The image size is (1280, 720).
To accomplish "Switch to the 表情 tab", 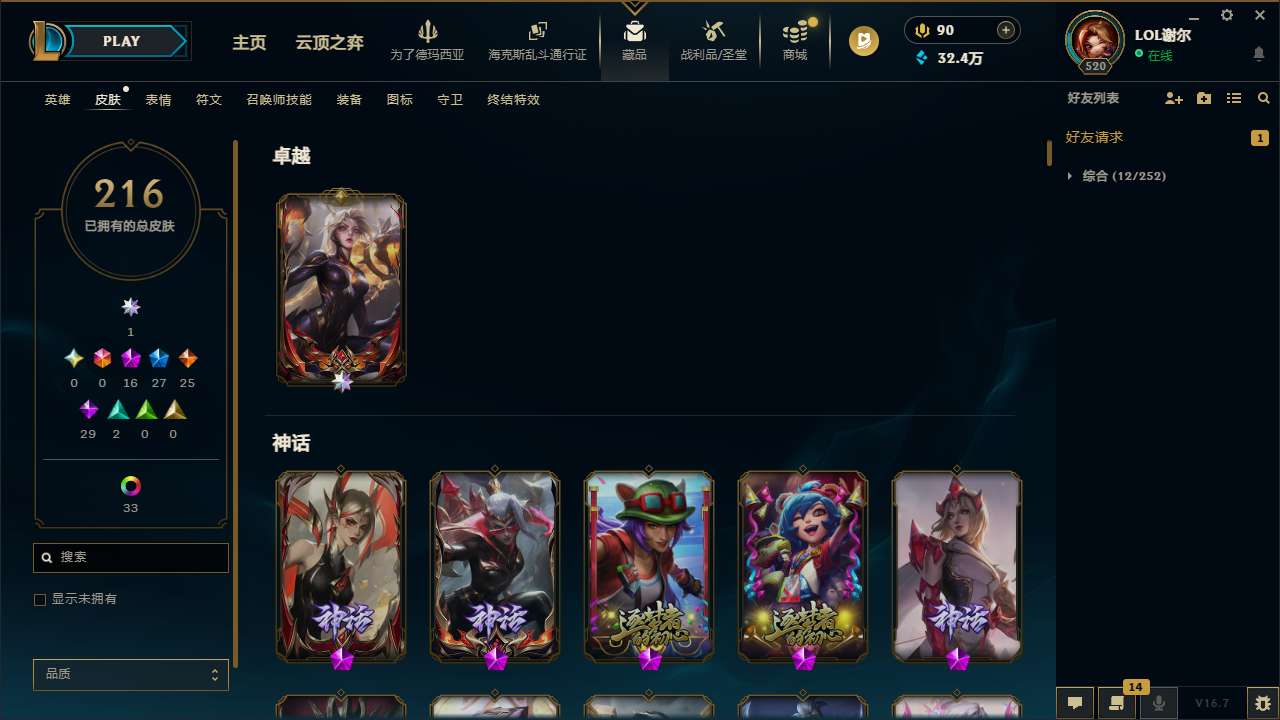I will click(x=157, y=99).
